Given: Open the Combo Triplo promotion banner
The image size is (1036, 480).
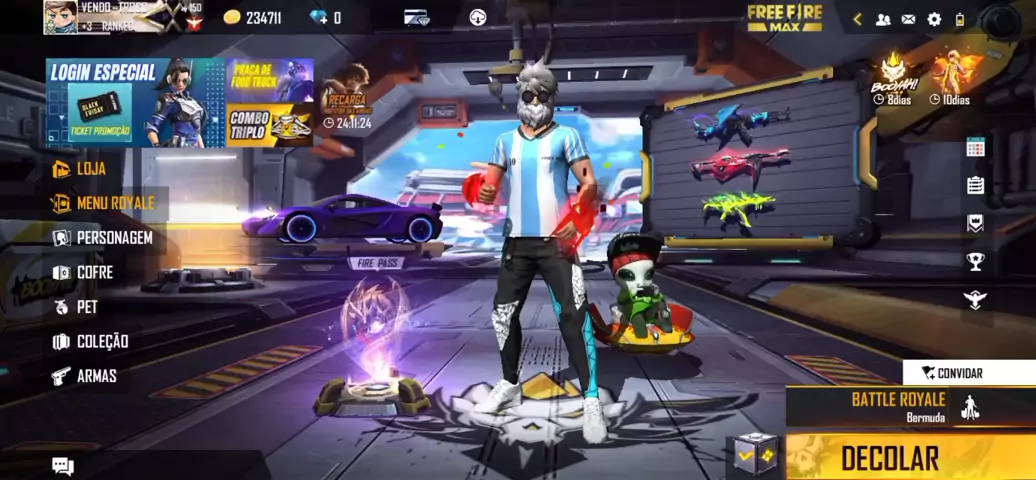Looking at the screenshot, I should (269, 125).
